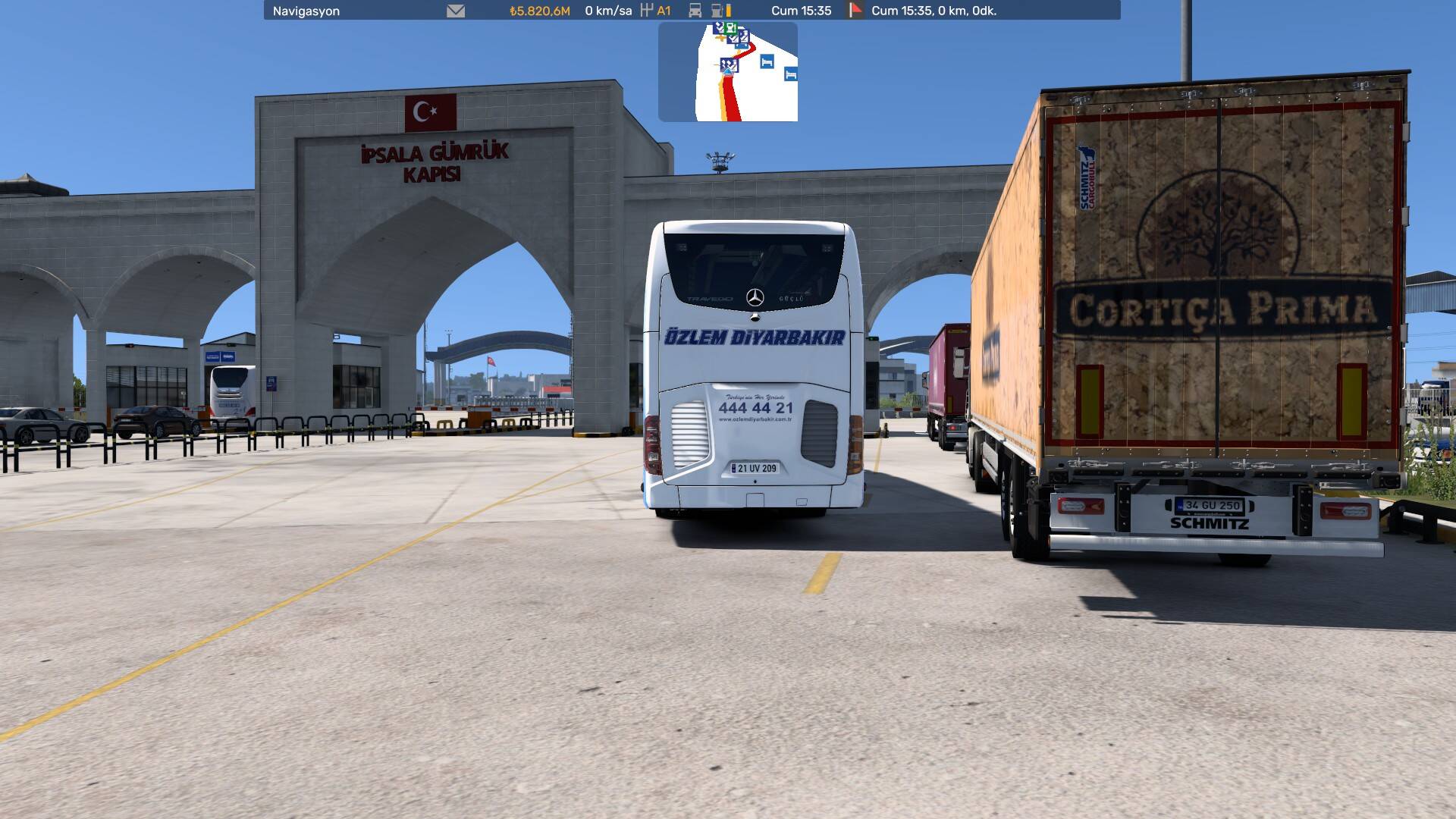The height and width of the screenshot is (819, 1456).
Task: Click the fuel pump icon
Action: [x=717, y=11]
